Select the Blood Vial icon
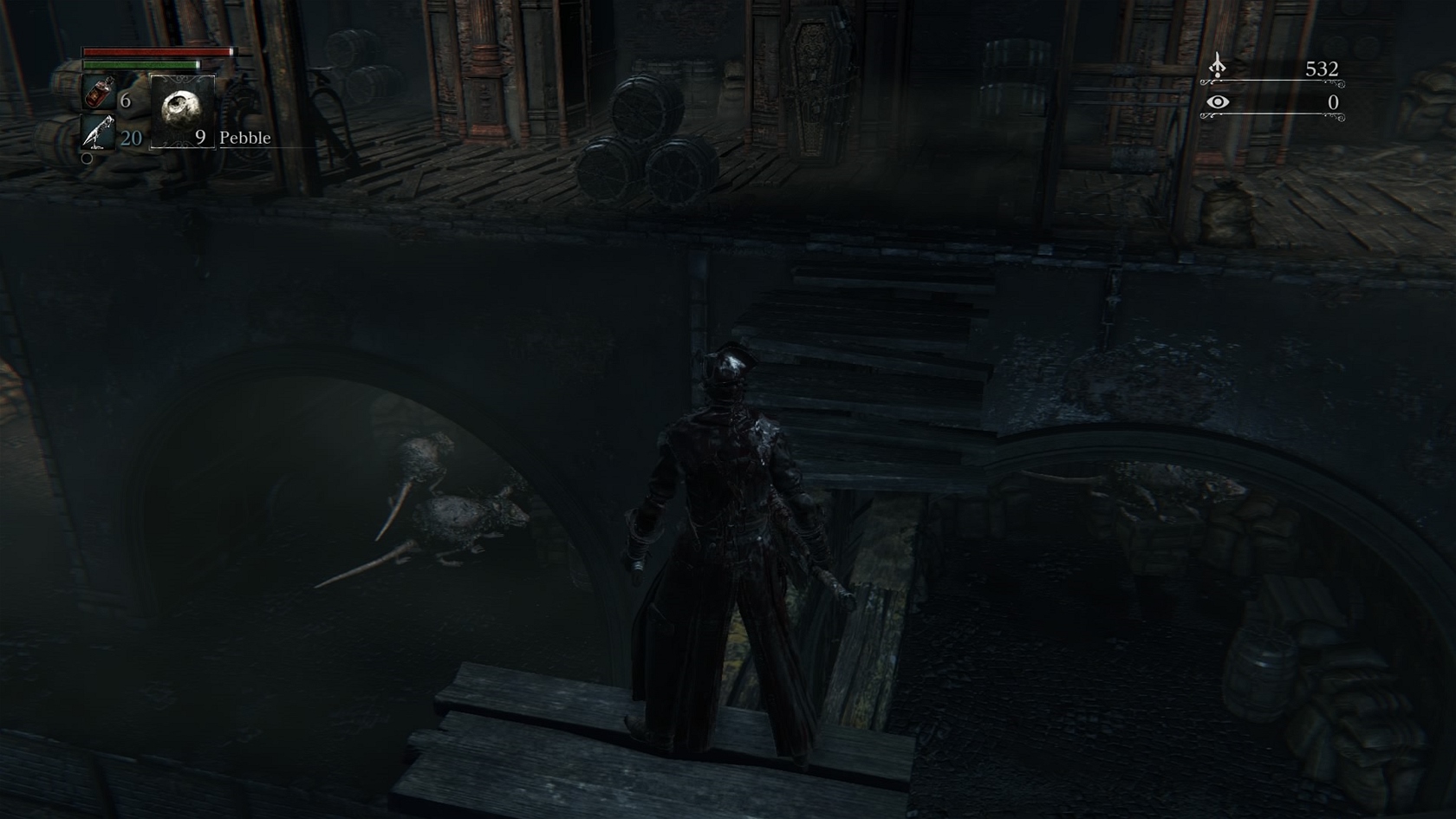The width and height of the screenshot is (1456, 819). coord(99,94)
